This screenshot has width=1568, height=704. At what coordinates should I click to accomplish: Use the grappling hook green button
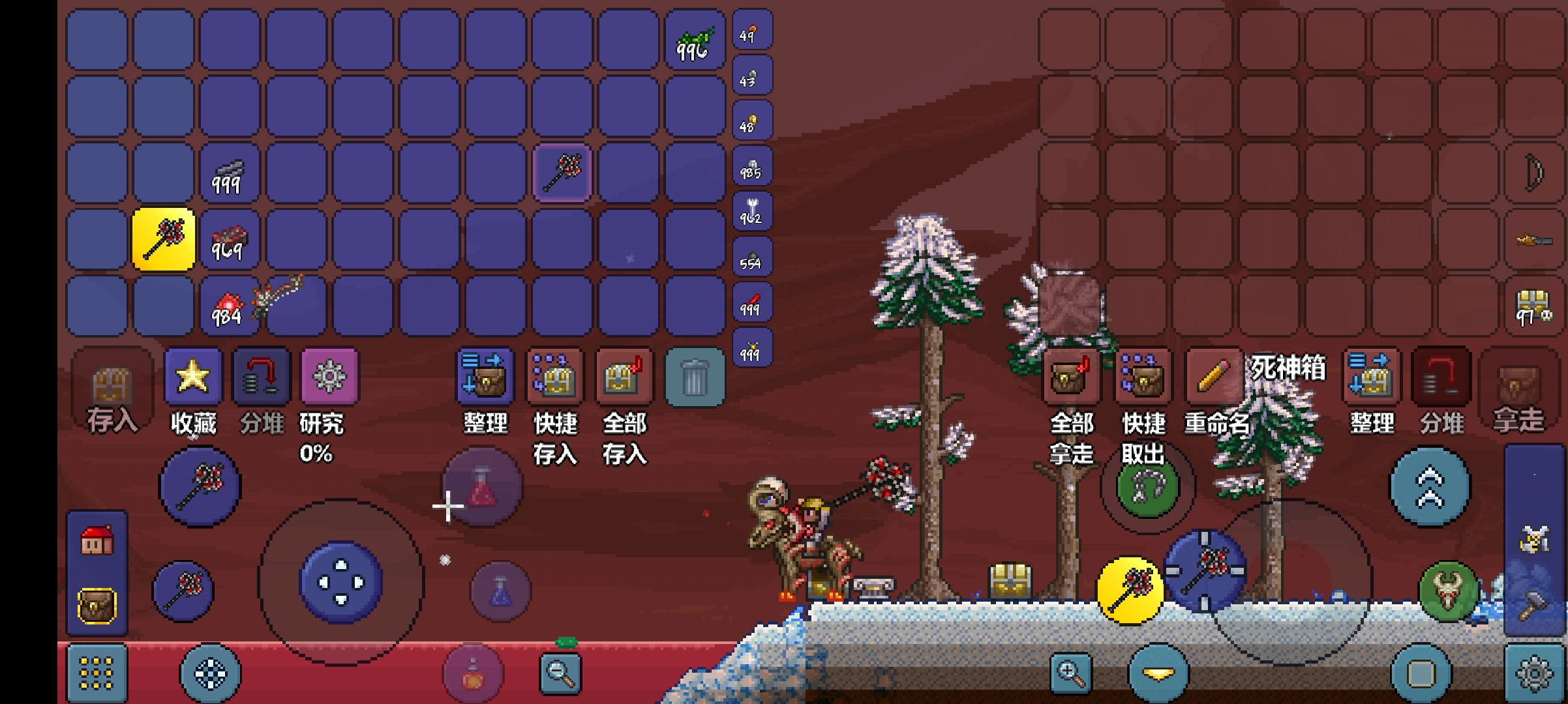1147,486
